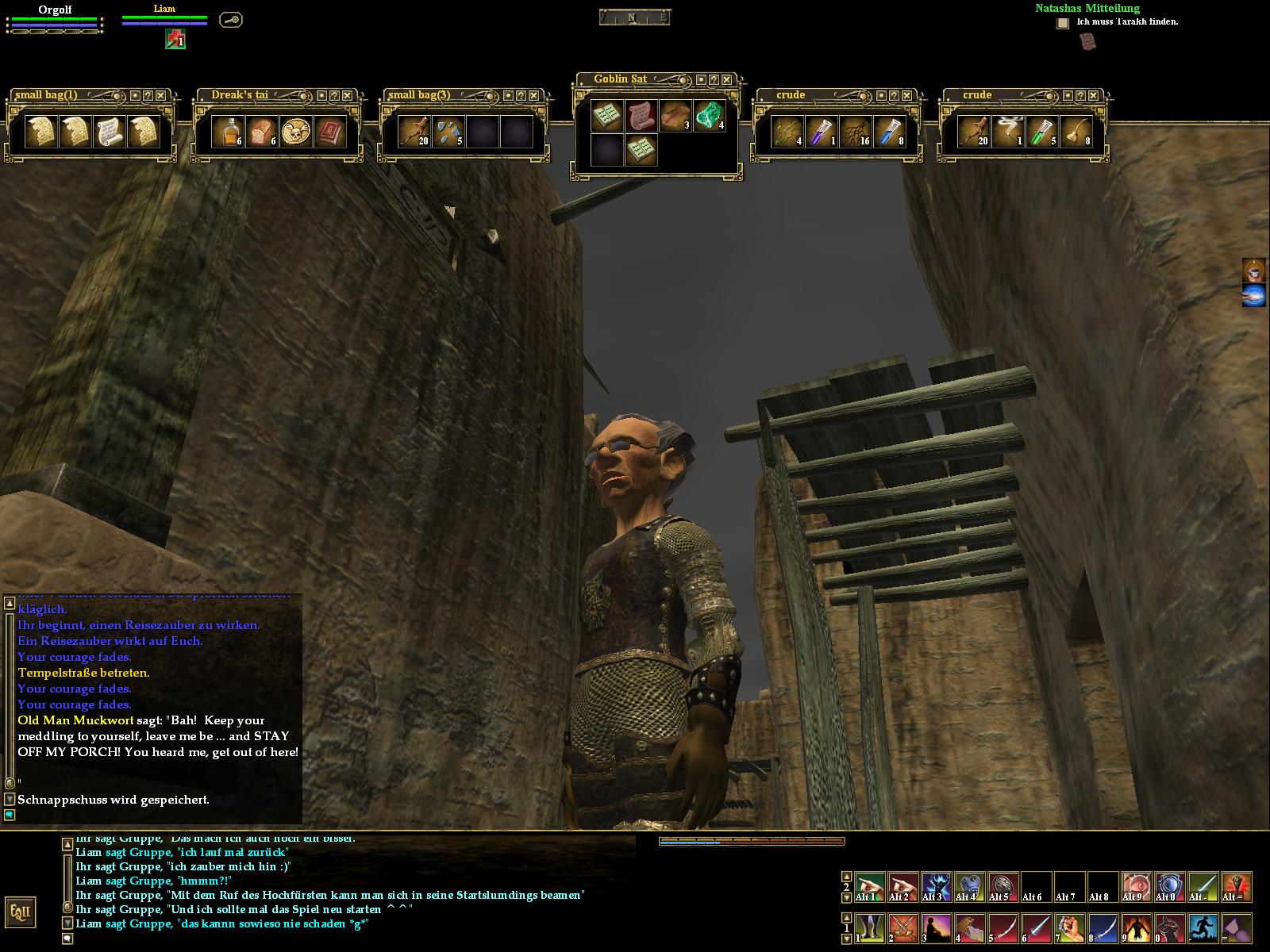Select the green vial in the crude bag
Screen dimensions: 1270x952
[x=1041, y=132]
